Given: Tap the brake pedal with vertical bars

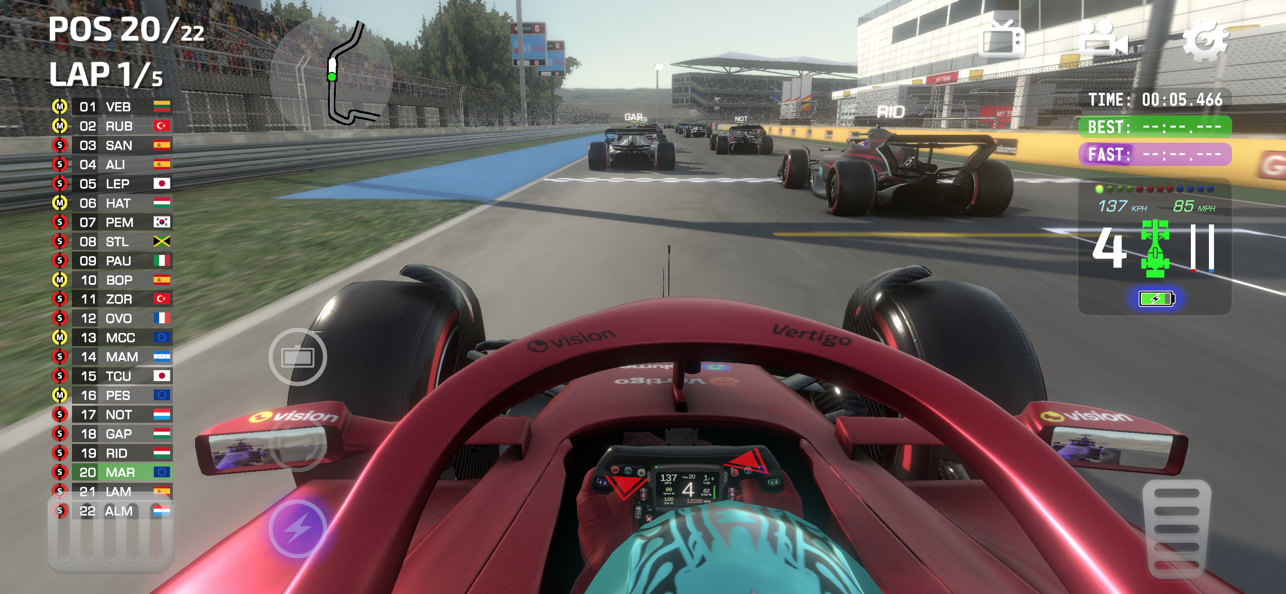Looking at the screenshot, I should [x=110, y=536].
